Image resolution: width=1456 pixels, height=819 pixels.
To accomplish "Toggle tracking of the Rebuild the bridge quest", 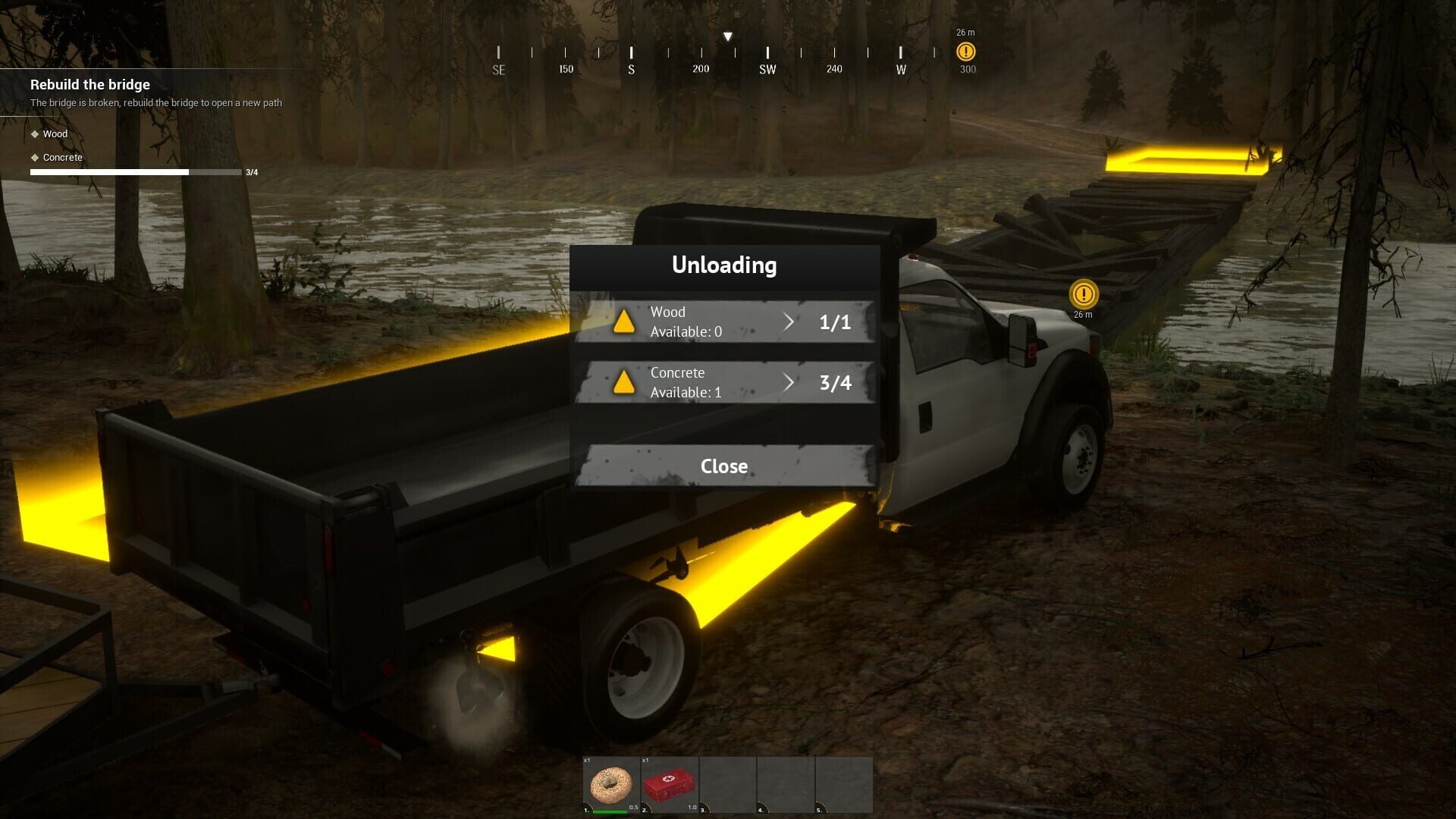I will (89, 84).
